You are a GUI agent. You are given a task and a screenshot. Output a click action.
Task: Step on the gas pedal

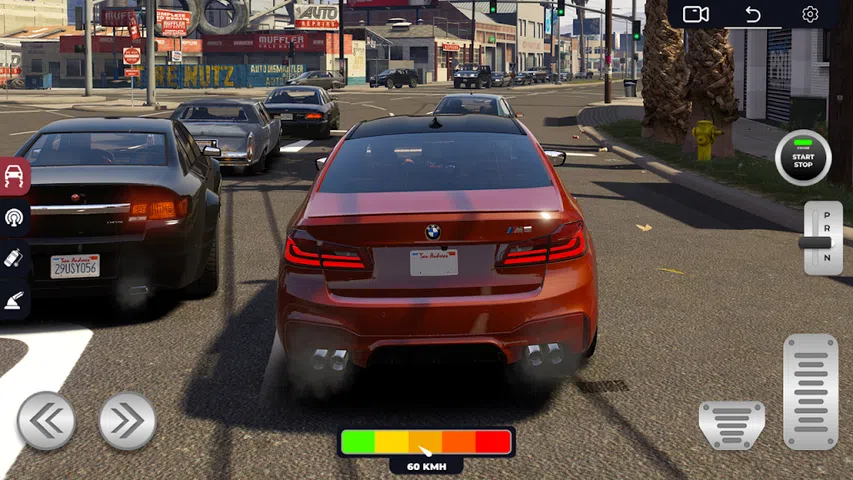tap(810, 391)
